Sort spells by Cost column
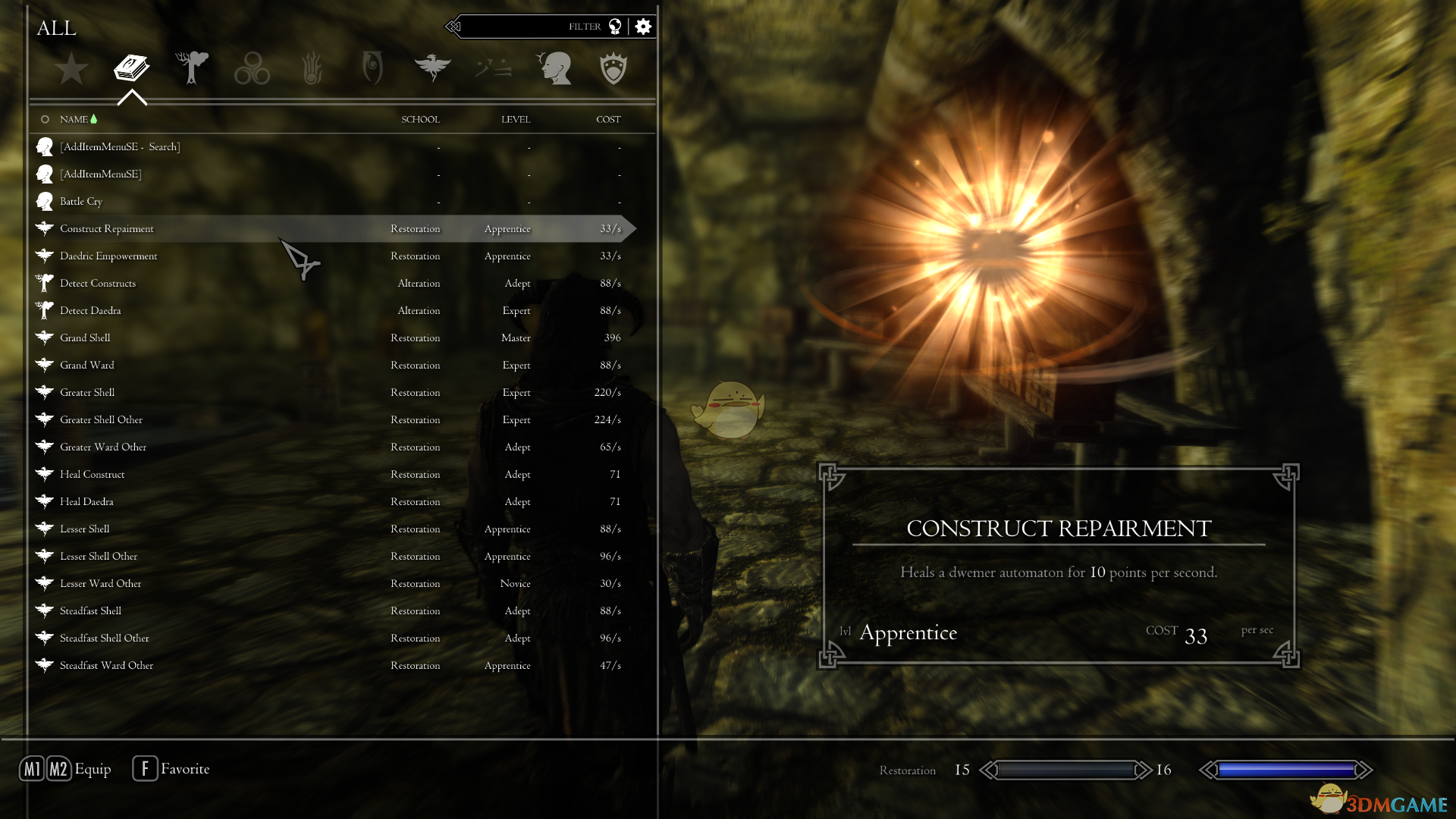Image resolution: width=1456 pixels, height=819 pixels. pyautogui.click(x=608, y=120)
